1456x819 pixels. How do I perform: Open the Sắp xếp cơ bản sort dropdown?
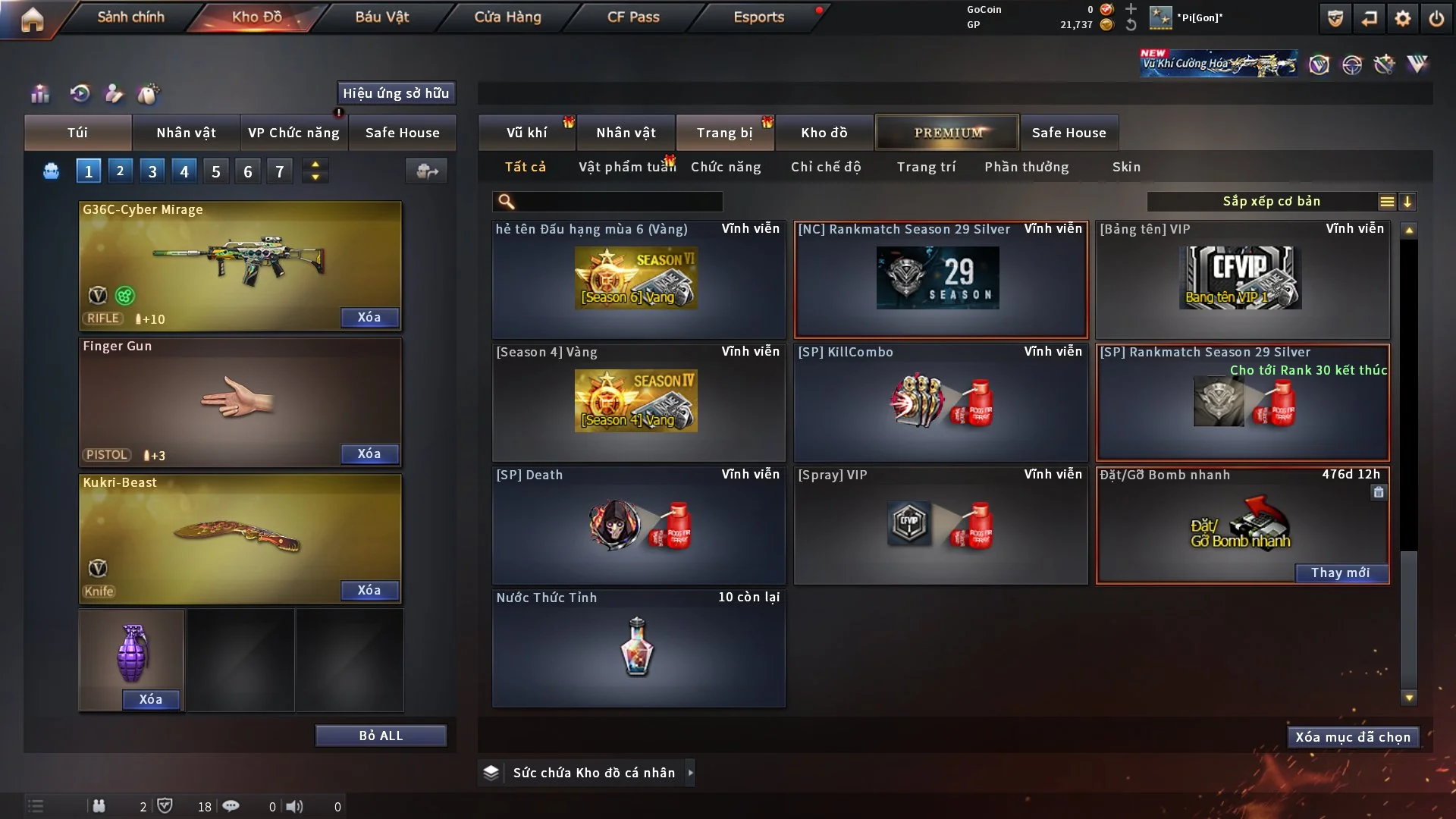tap(1271, 202)
